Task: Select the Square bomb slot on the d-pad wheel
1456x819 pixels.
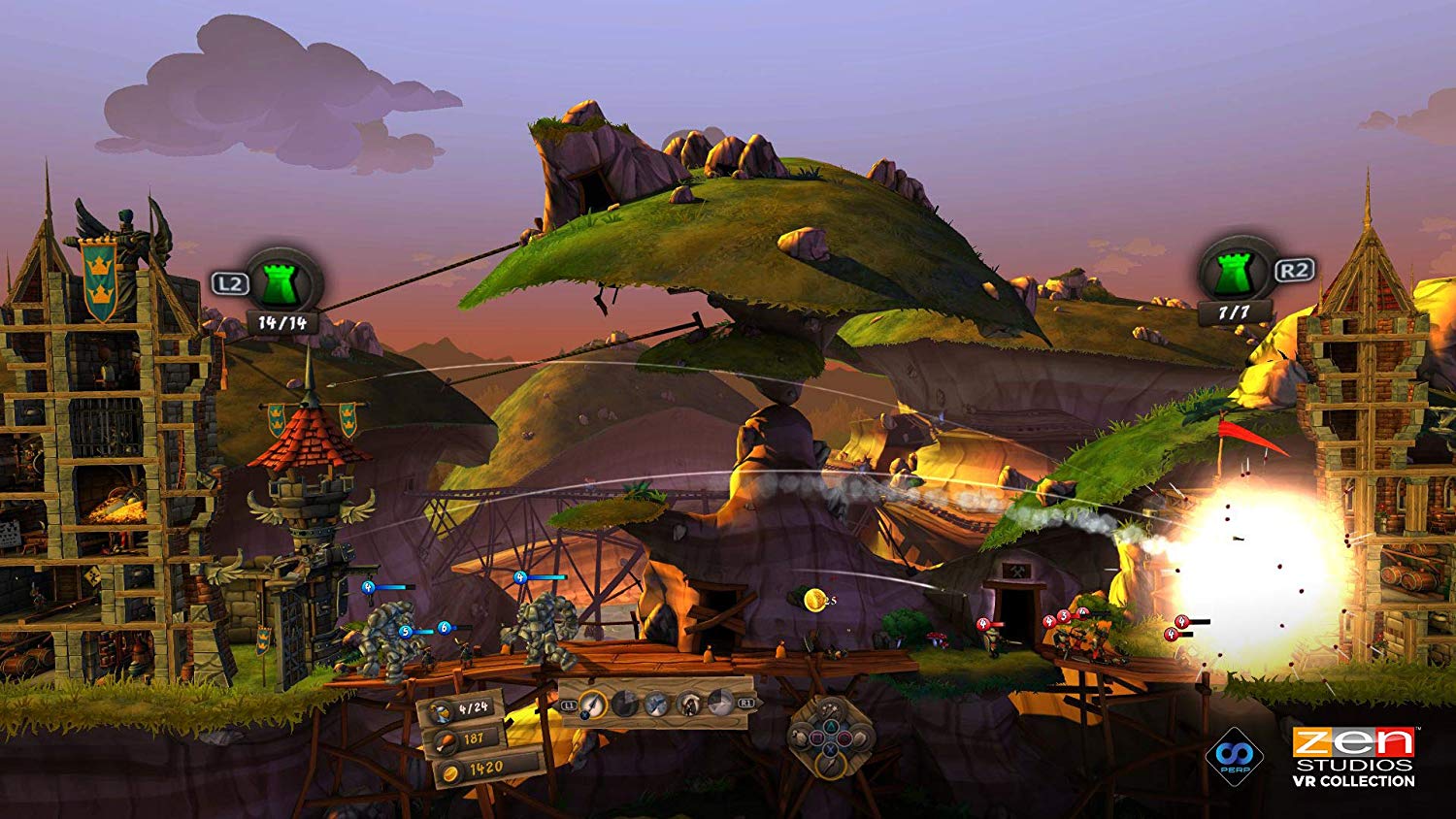Action: (x=817, y=737)
